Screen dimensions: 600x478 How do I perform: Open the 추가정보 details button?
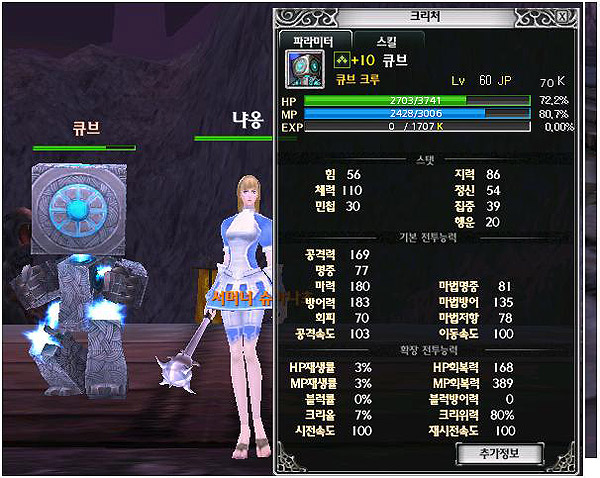[498, 454]
